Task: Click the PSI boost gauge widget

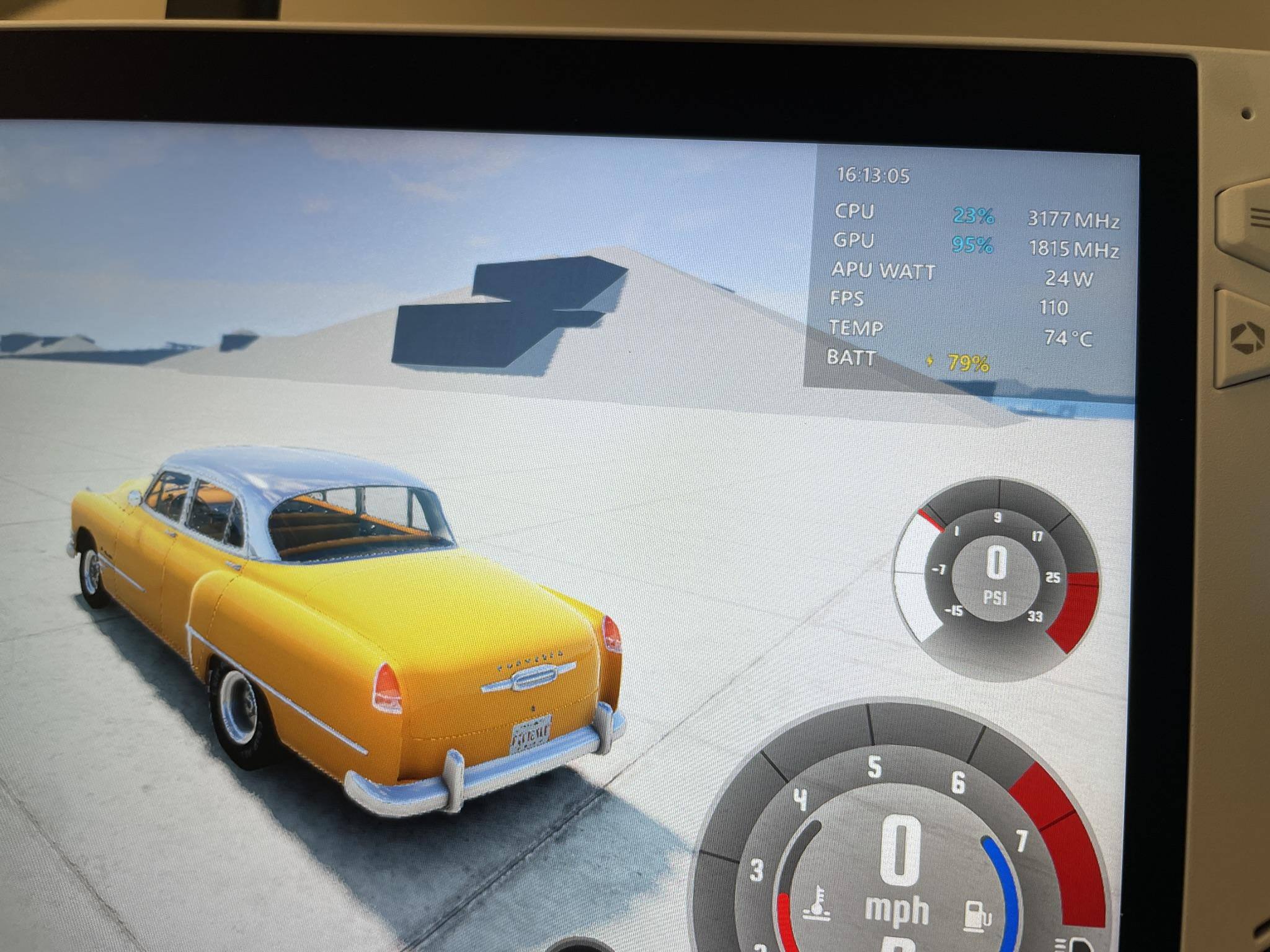Action: (996, 578)
